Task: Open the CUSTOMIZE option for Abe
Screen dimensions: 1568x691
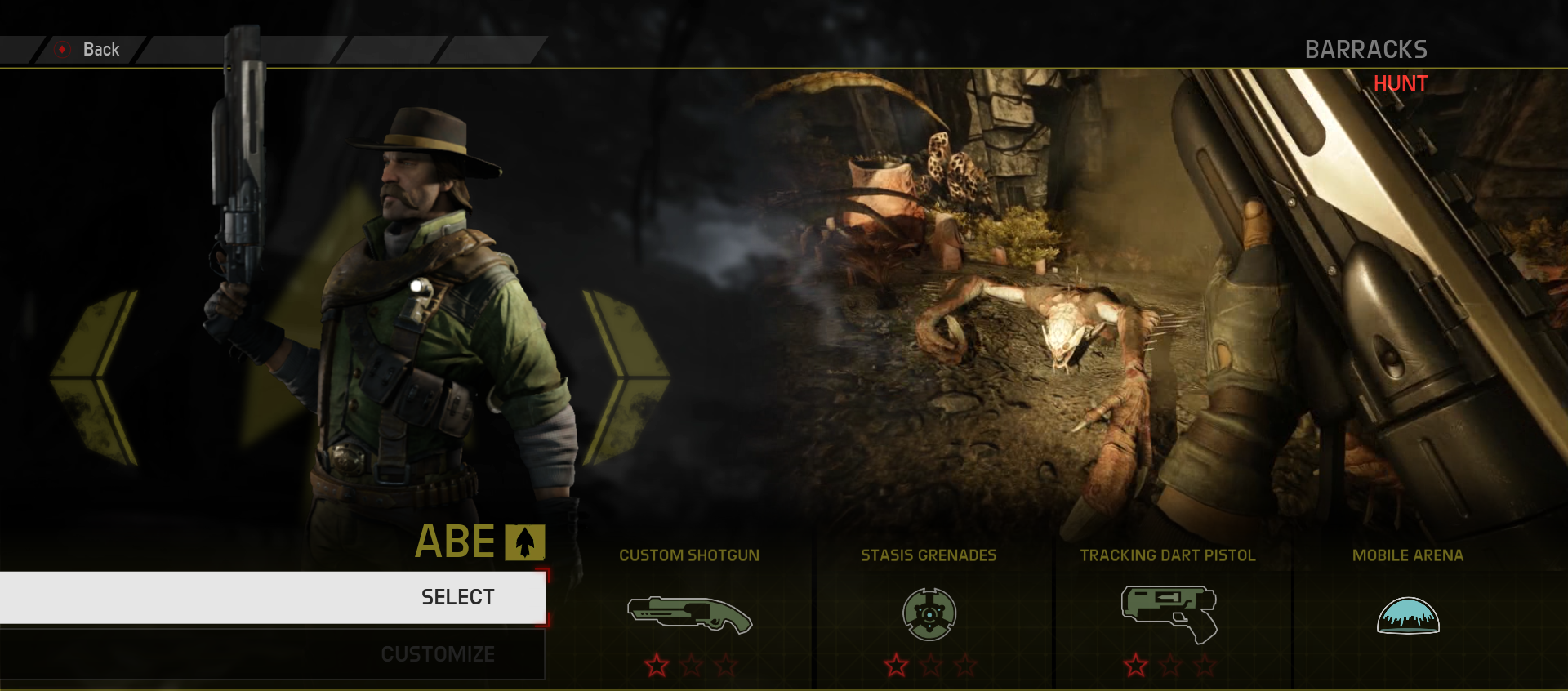Action: point(437,653)
